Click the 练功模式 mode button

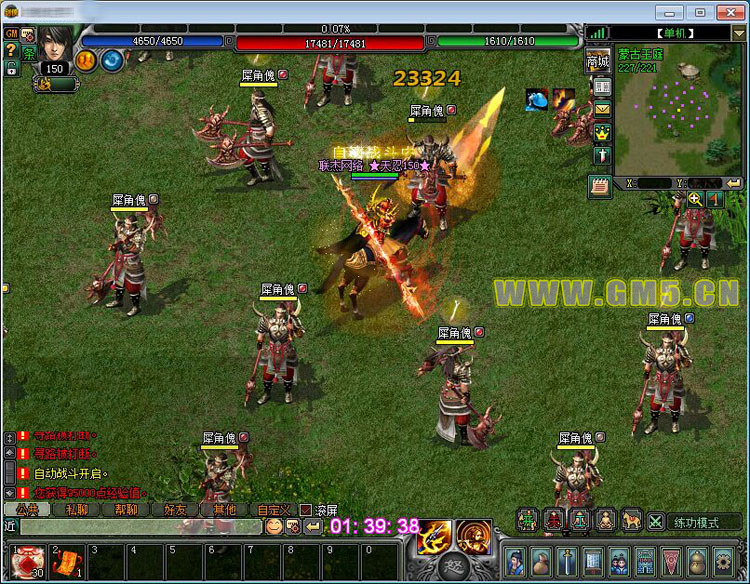click(x=705, y=521)
